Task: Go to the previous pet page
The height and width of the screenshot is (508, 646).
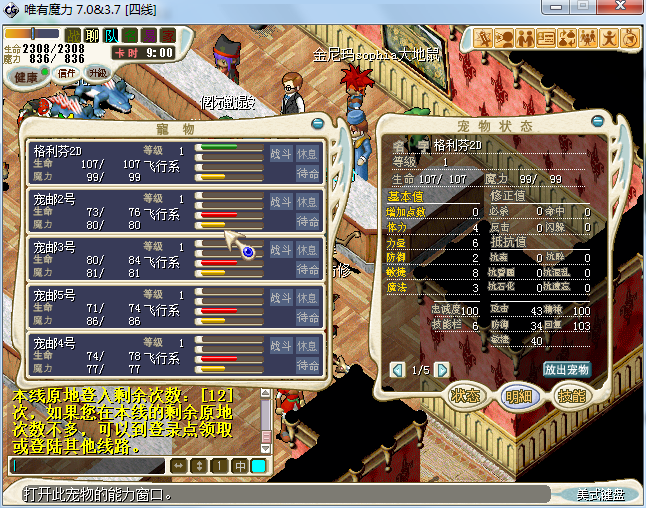Action: click(x=398, y=370)
